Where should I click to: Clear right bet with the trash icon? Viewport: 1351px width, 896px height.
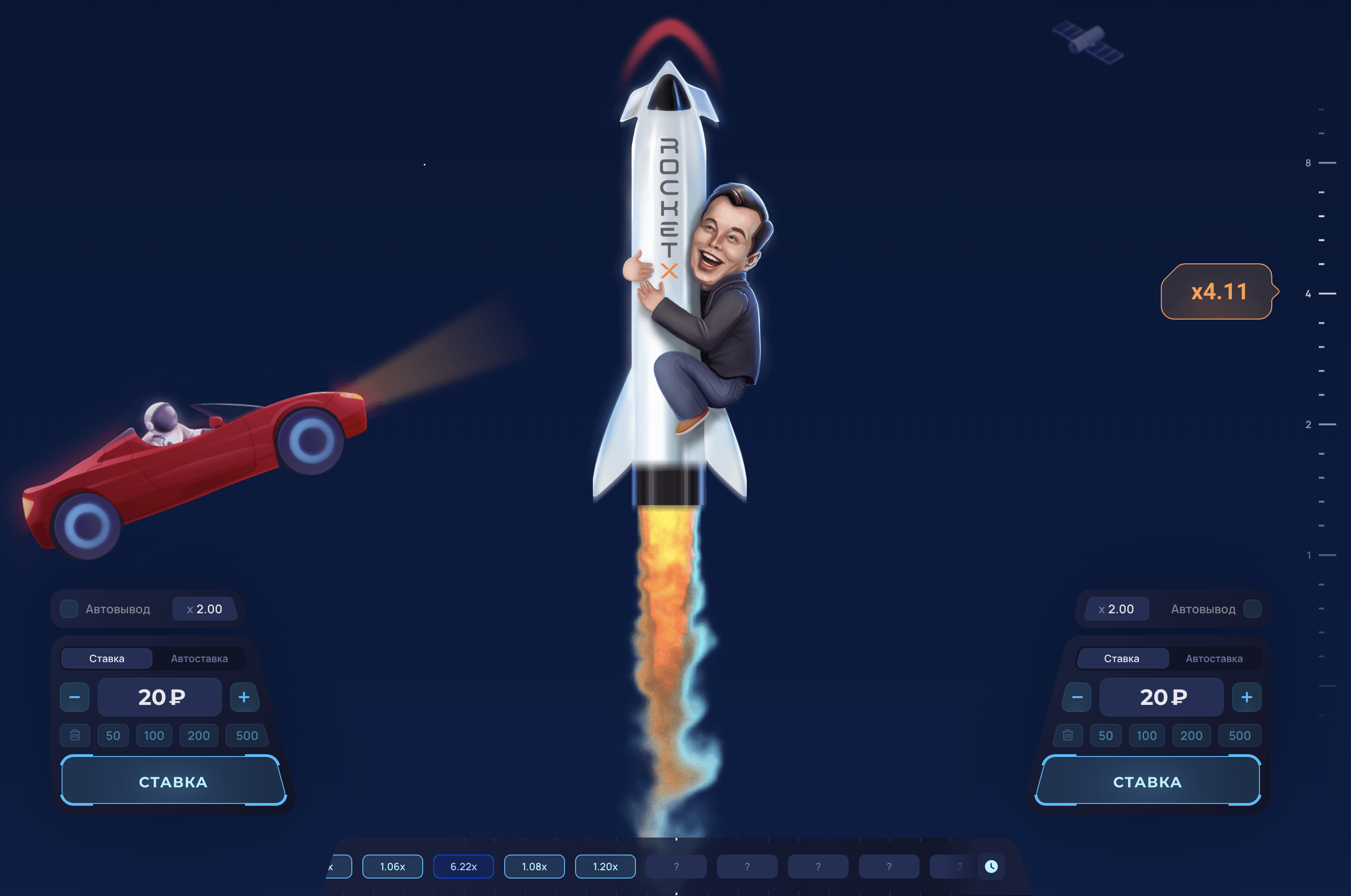coord(1067,735)
